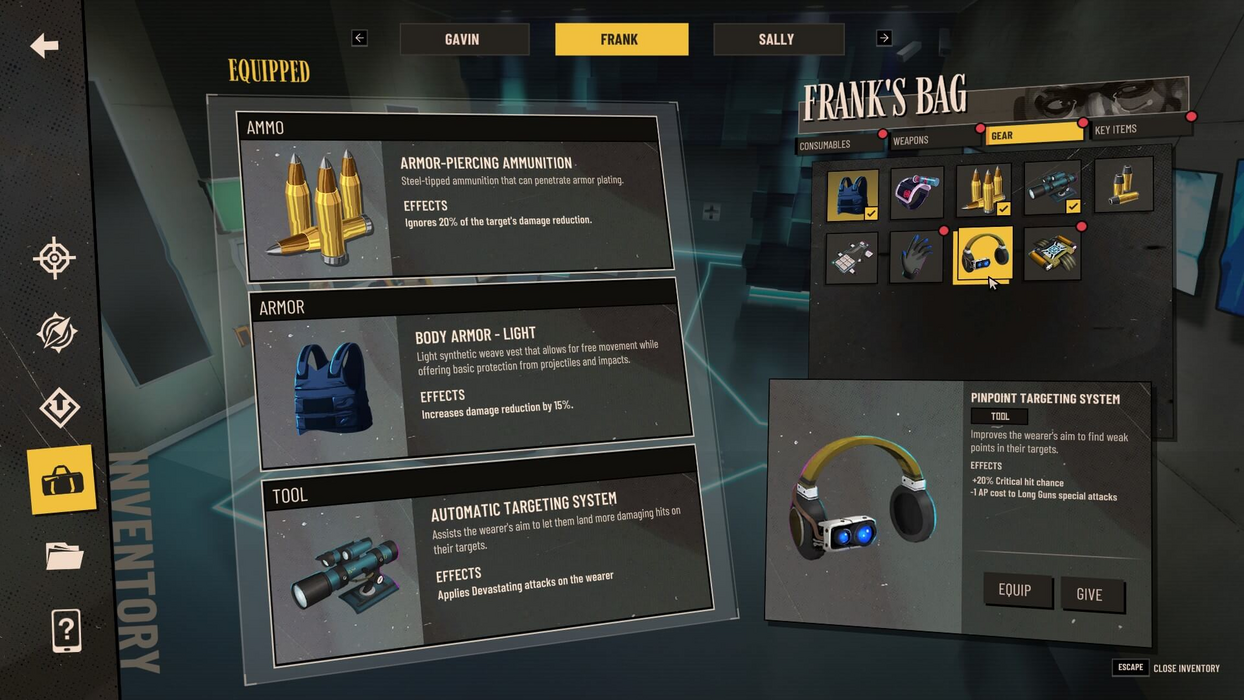Give the Pinpoint Targeting System away
Viewport: 1244px width, 700px height.
click(1090, 594)
